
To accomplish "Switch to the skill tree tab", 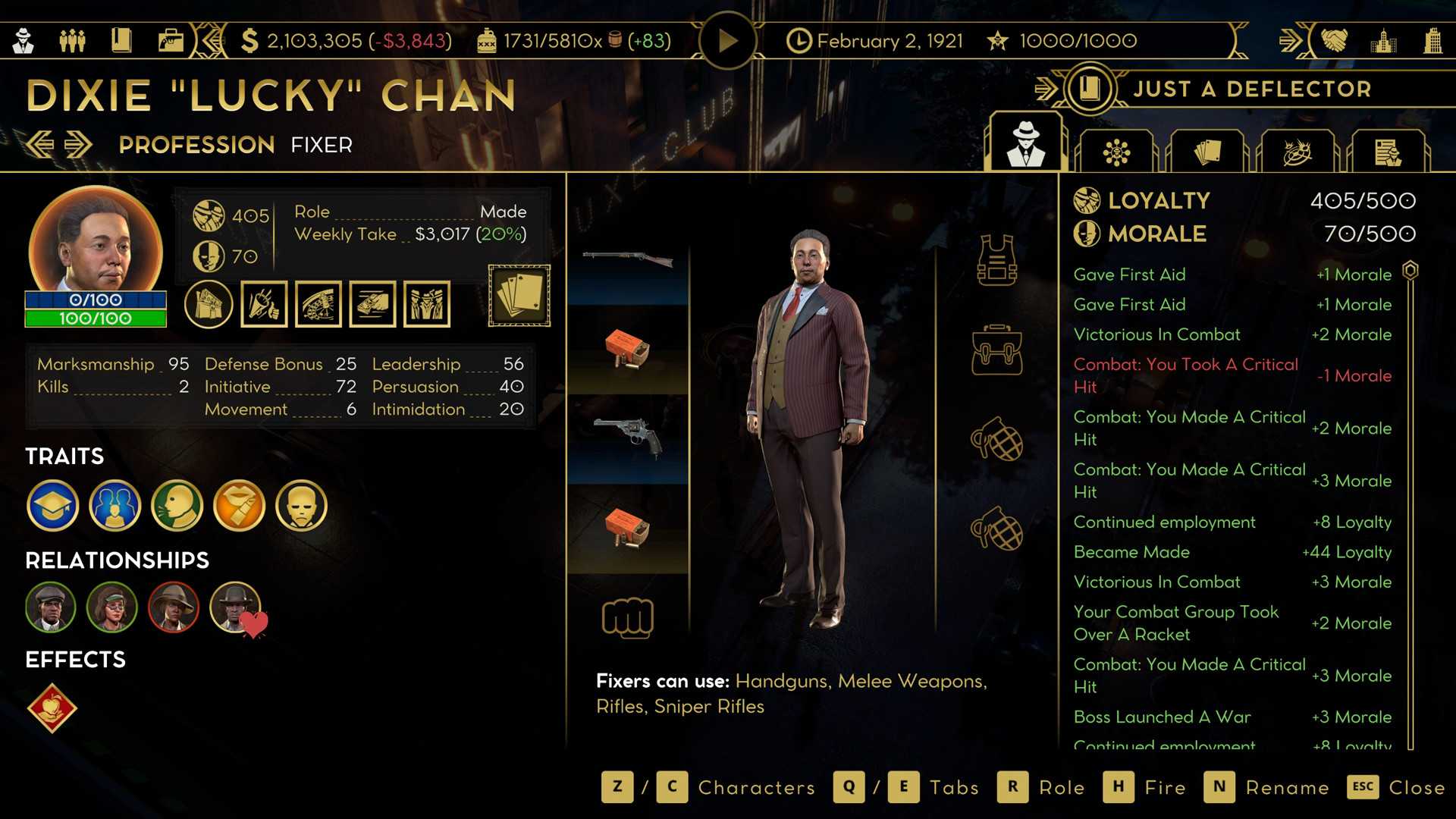I will 1116,149.
